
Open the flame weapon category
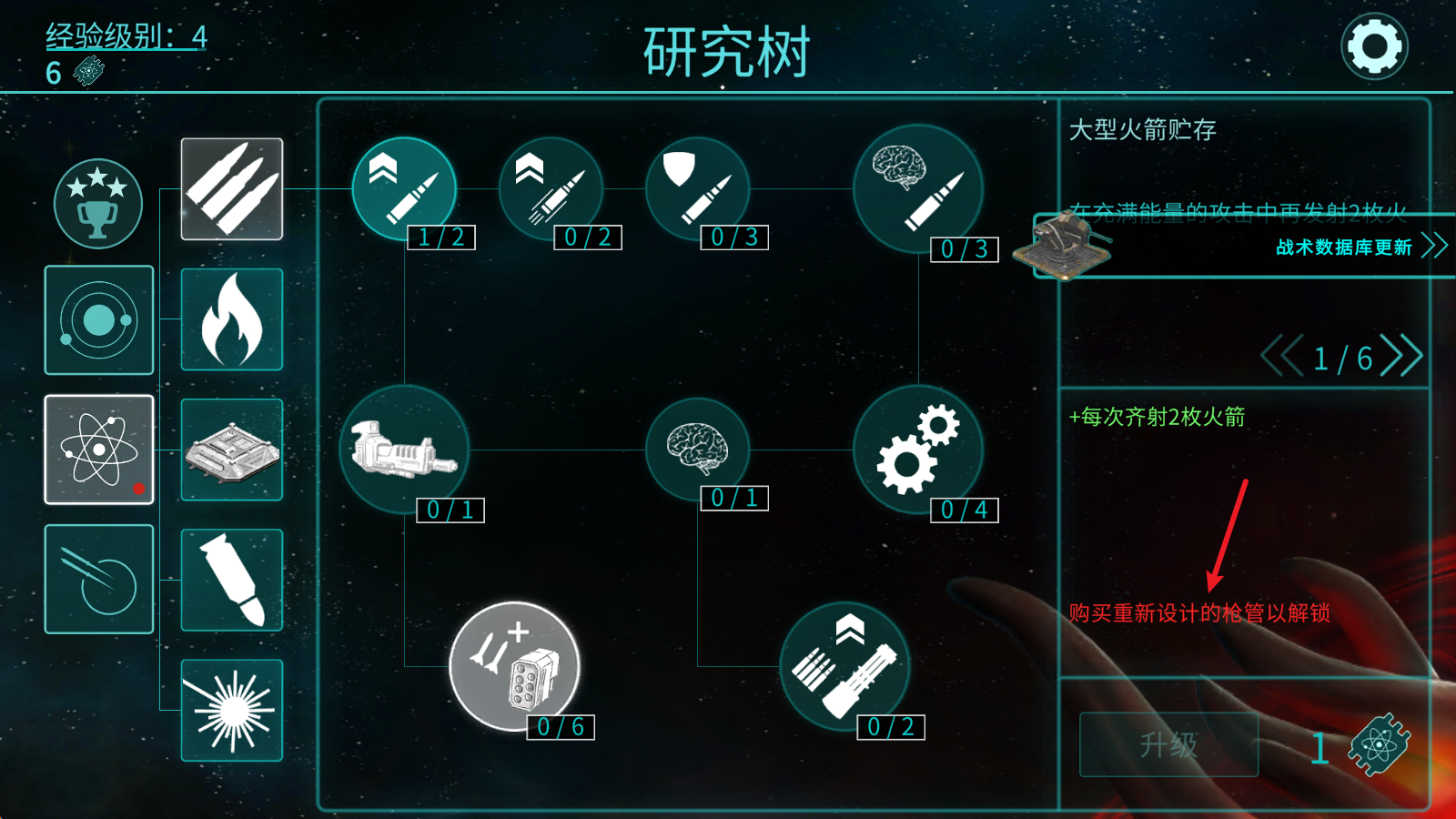tap(231, 318)
